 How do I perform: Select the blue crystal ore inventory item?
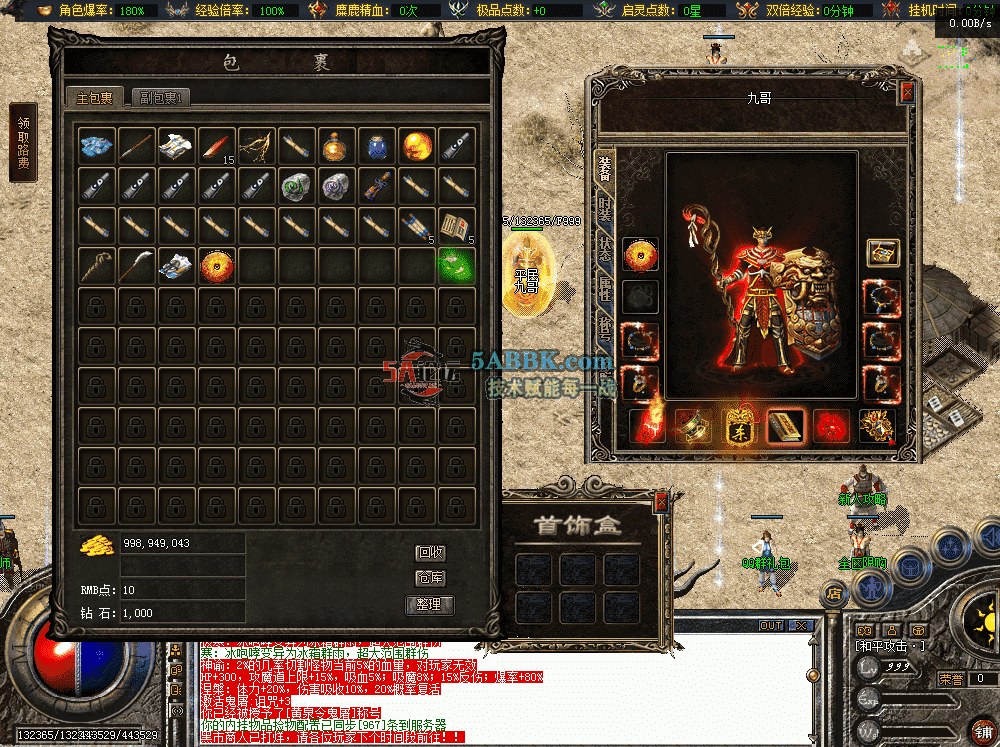coord(97,145)
